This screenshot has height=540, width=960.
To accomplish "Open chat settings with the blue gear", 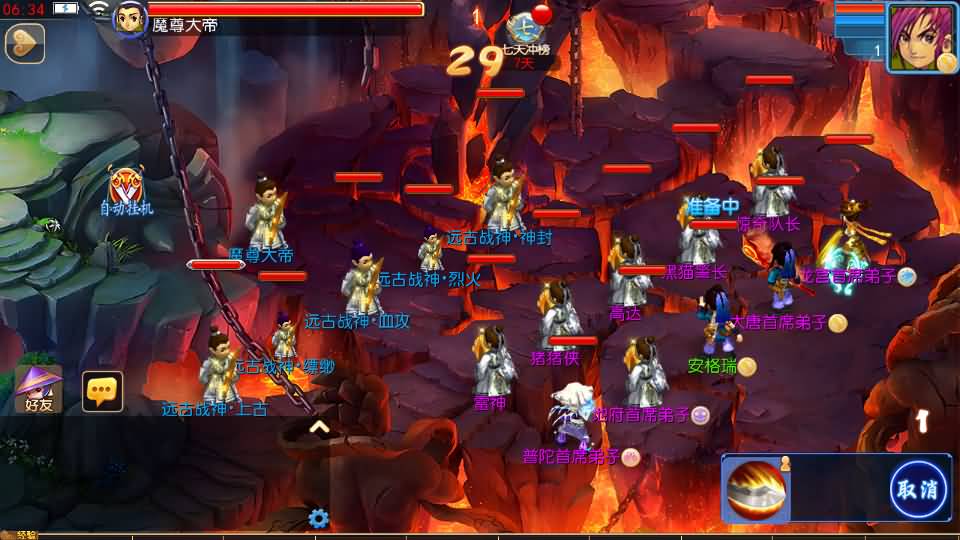I will pos(319,518).
